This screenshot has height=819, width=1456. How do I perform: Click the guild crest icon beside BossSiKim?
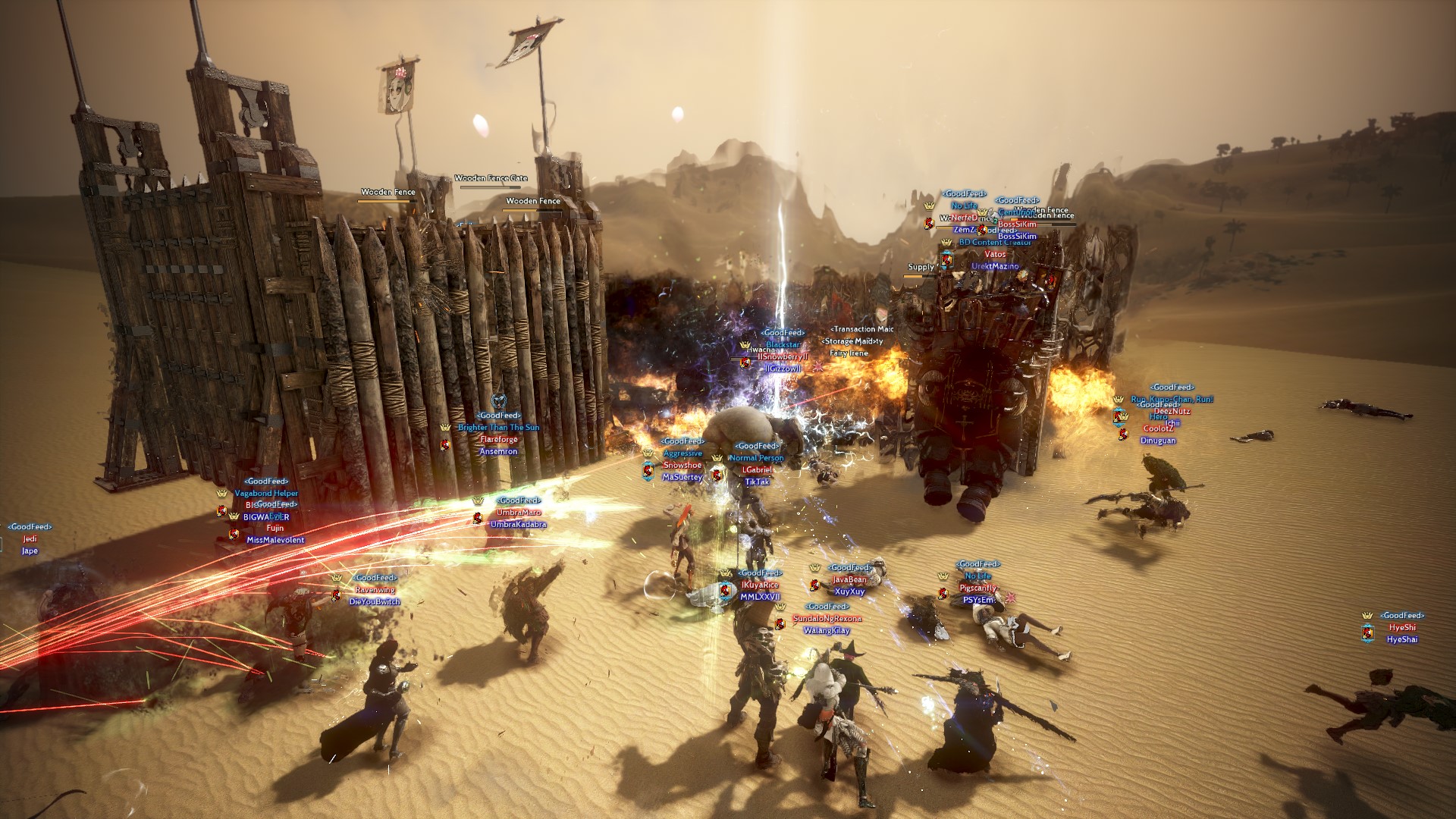tap(981, 231)
